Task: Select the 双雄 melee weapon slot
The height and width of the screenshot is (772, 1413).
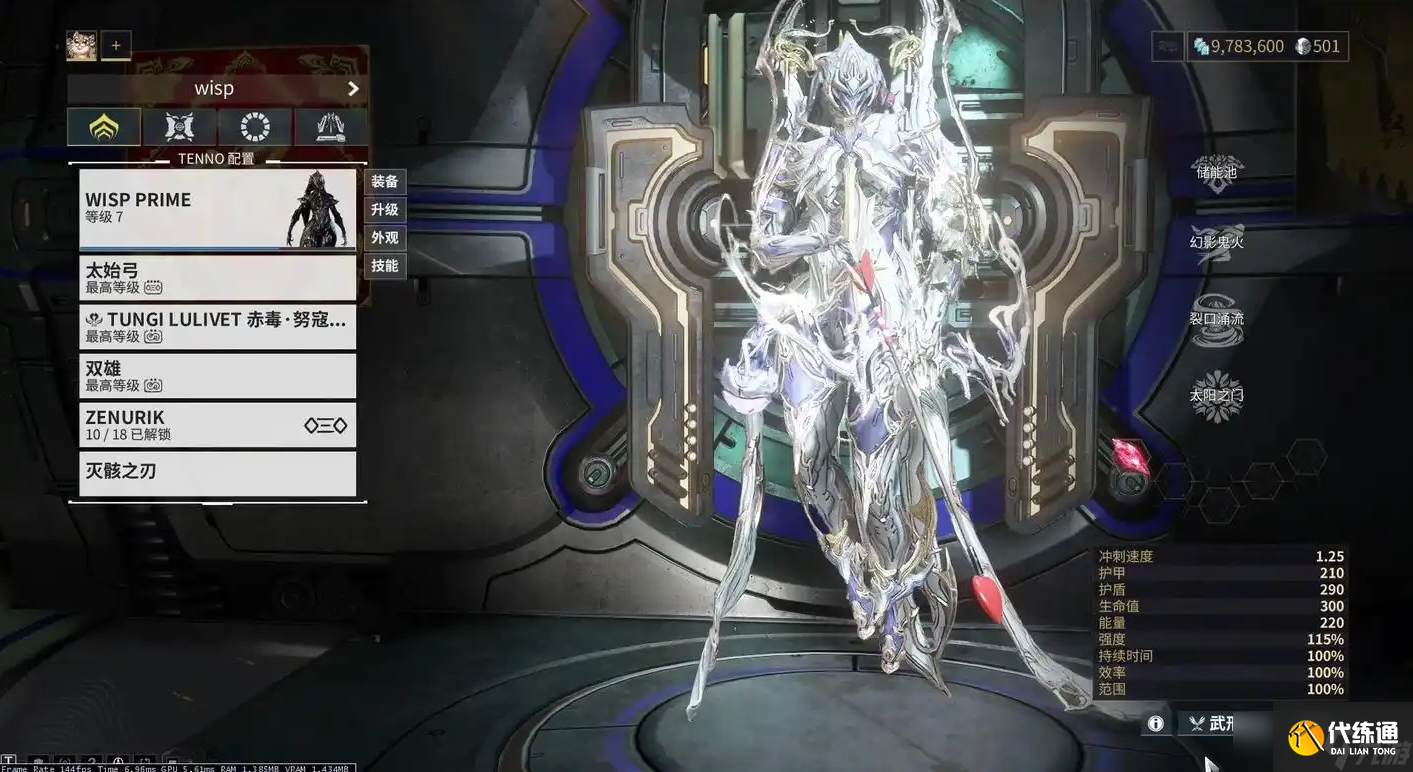Action: tap(217, 376)
